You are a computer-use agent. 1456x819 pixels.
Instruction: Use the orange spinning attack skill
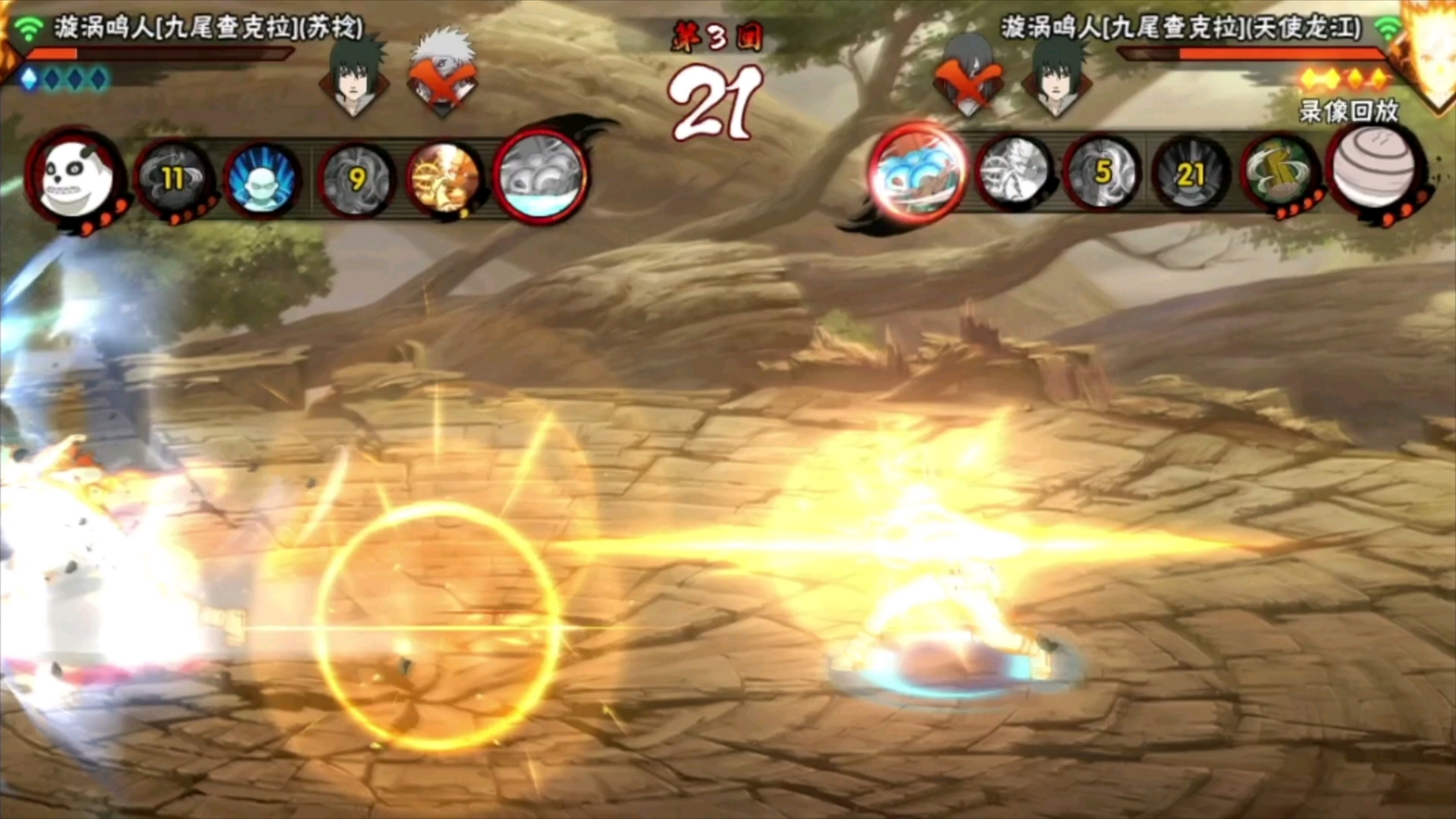pyautogui.click(x=444, y=180)
